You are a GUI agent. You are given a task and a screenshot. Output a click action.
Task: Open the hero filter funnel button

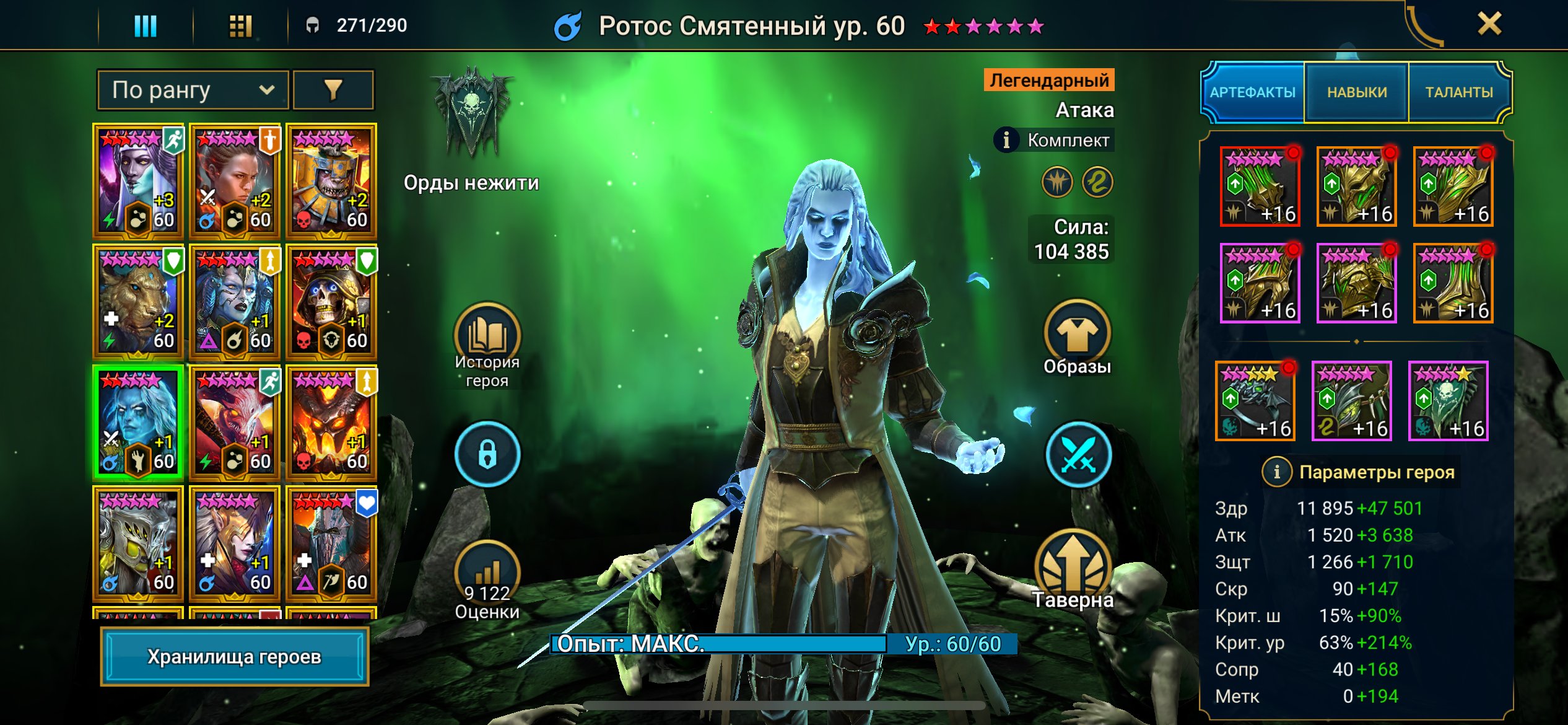point(333,90)
